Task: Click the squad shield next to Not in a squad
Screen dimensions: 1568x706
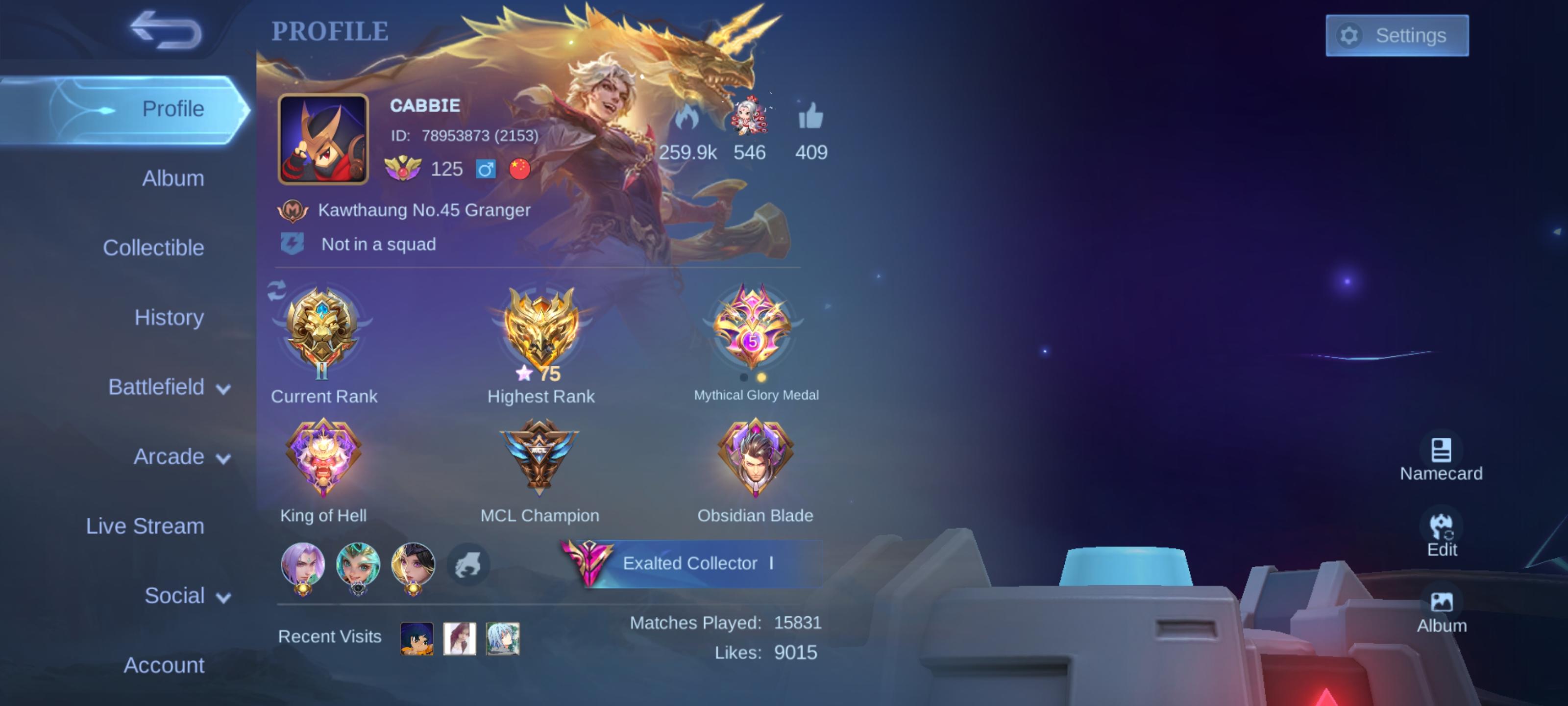Action: pyautogui.click(x=291, y=243)
